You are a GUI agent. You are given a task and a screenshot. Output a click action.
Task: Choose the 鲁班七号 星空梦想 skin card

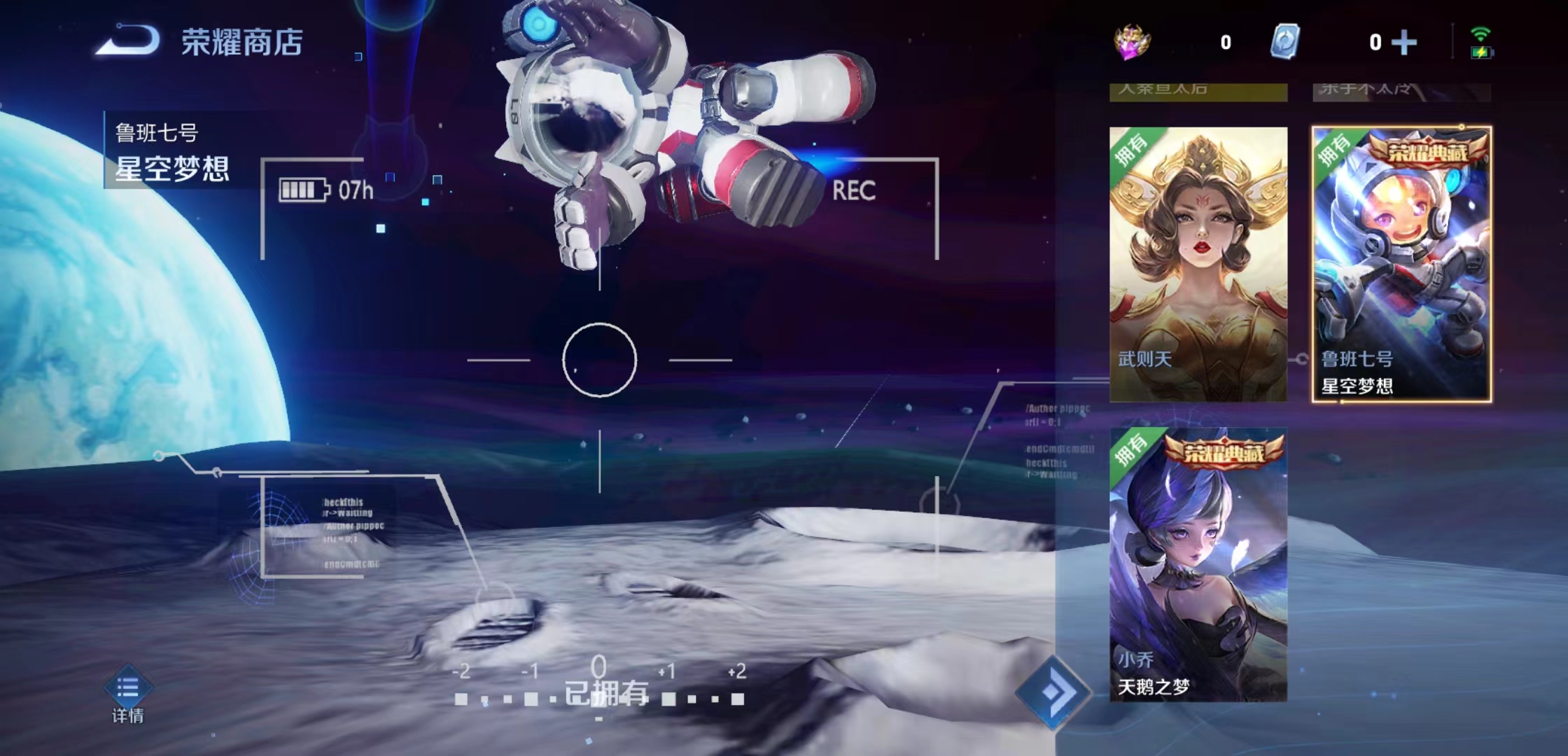click(x=1401, y=264)
